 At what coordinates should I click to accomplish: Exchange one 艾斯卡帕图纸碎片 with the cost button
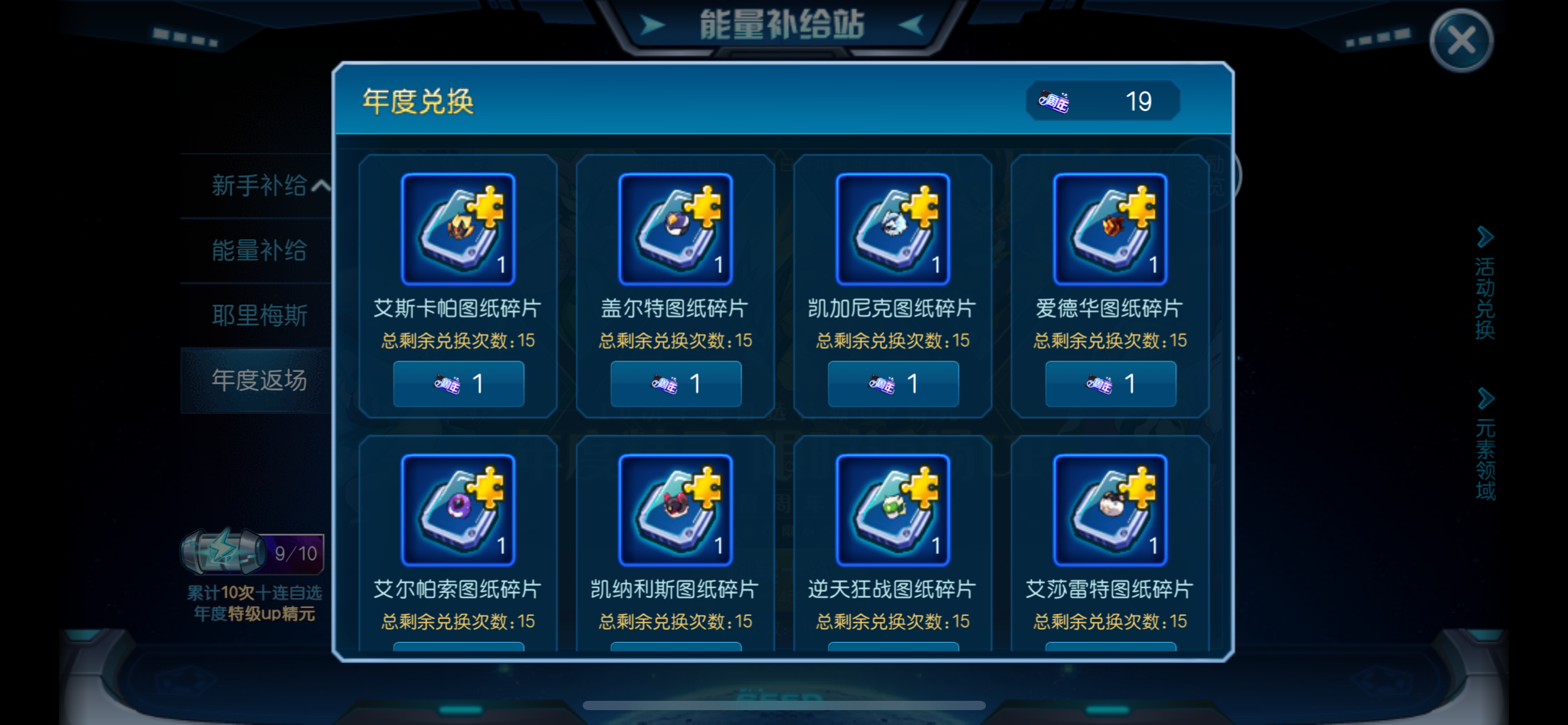click(458, 384)
